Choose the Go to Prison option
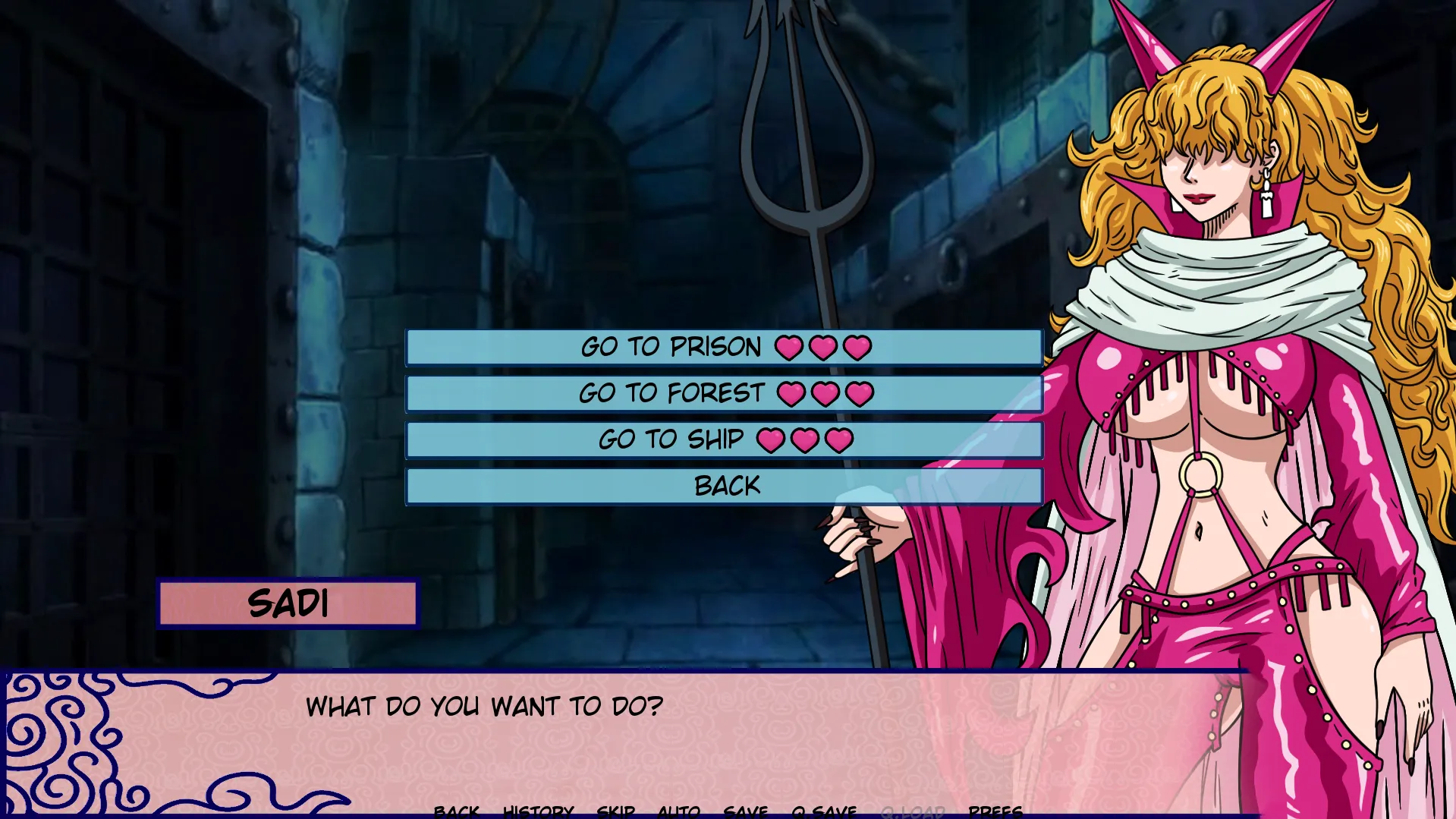The height and width of the screenshot is (819, 1456). 725,348
